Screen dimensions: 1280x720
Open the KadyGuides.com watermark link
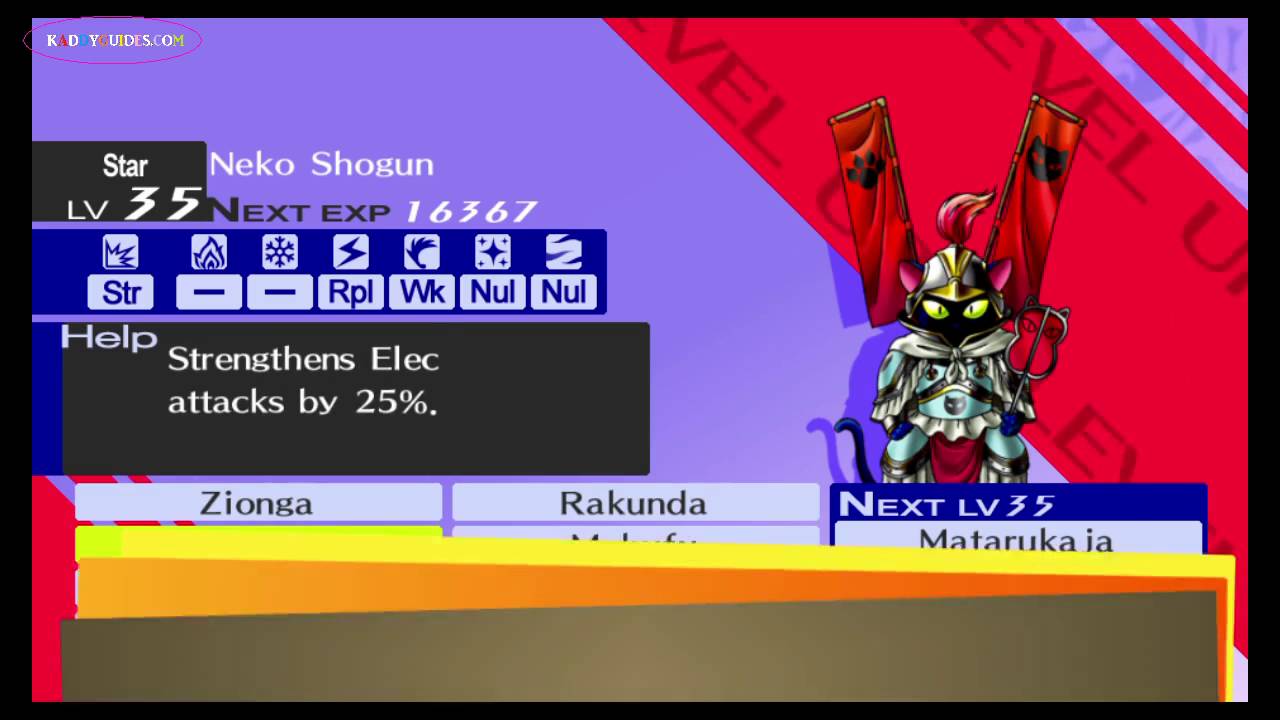pos(112,40)
